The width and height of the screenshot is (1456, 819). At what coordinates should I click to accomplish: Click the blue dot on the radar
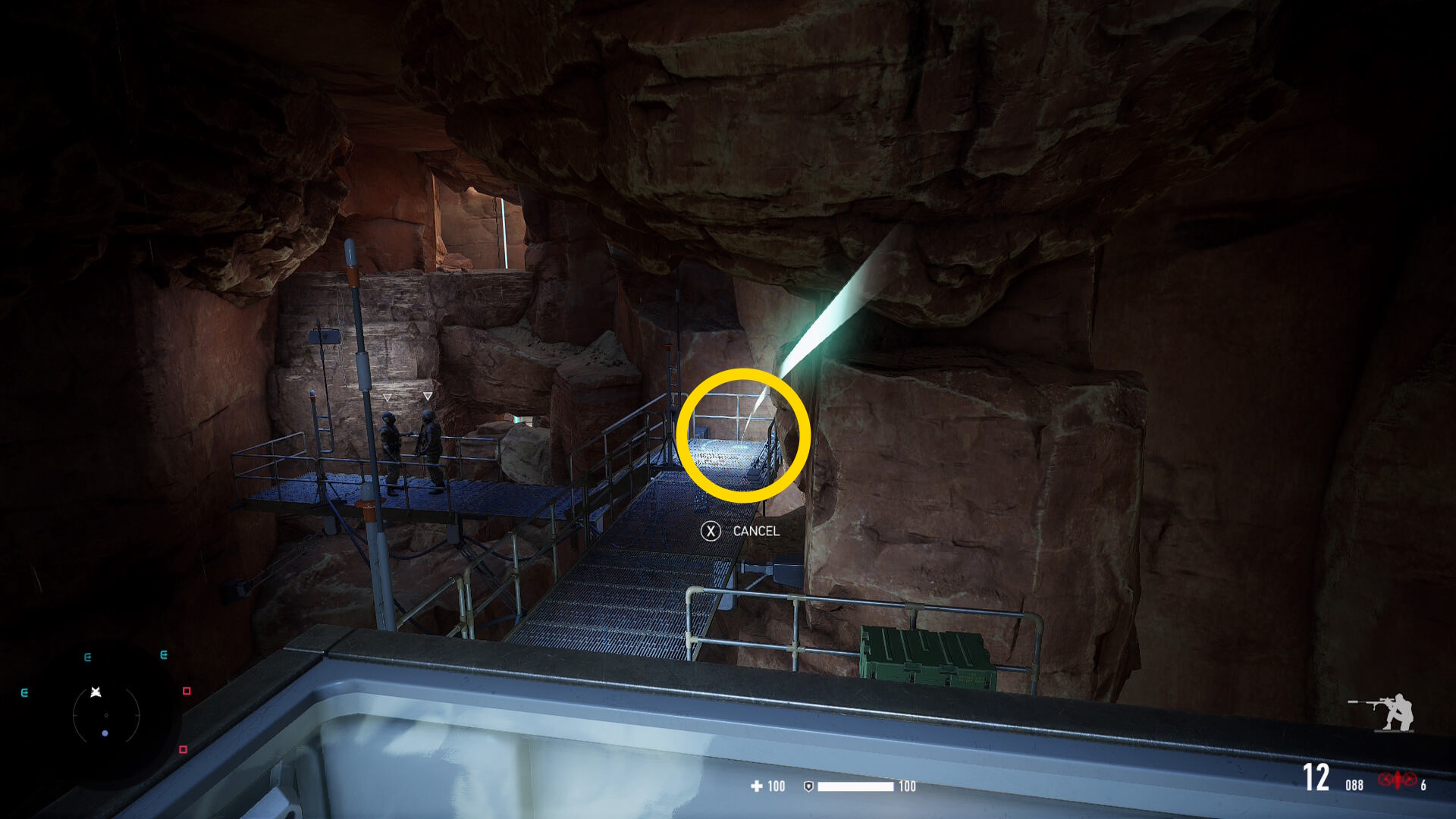coord(105,733)
